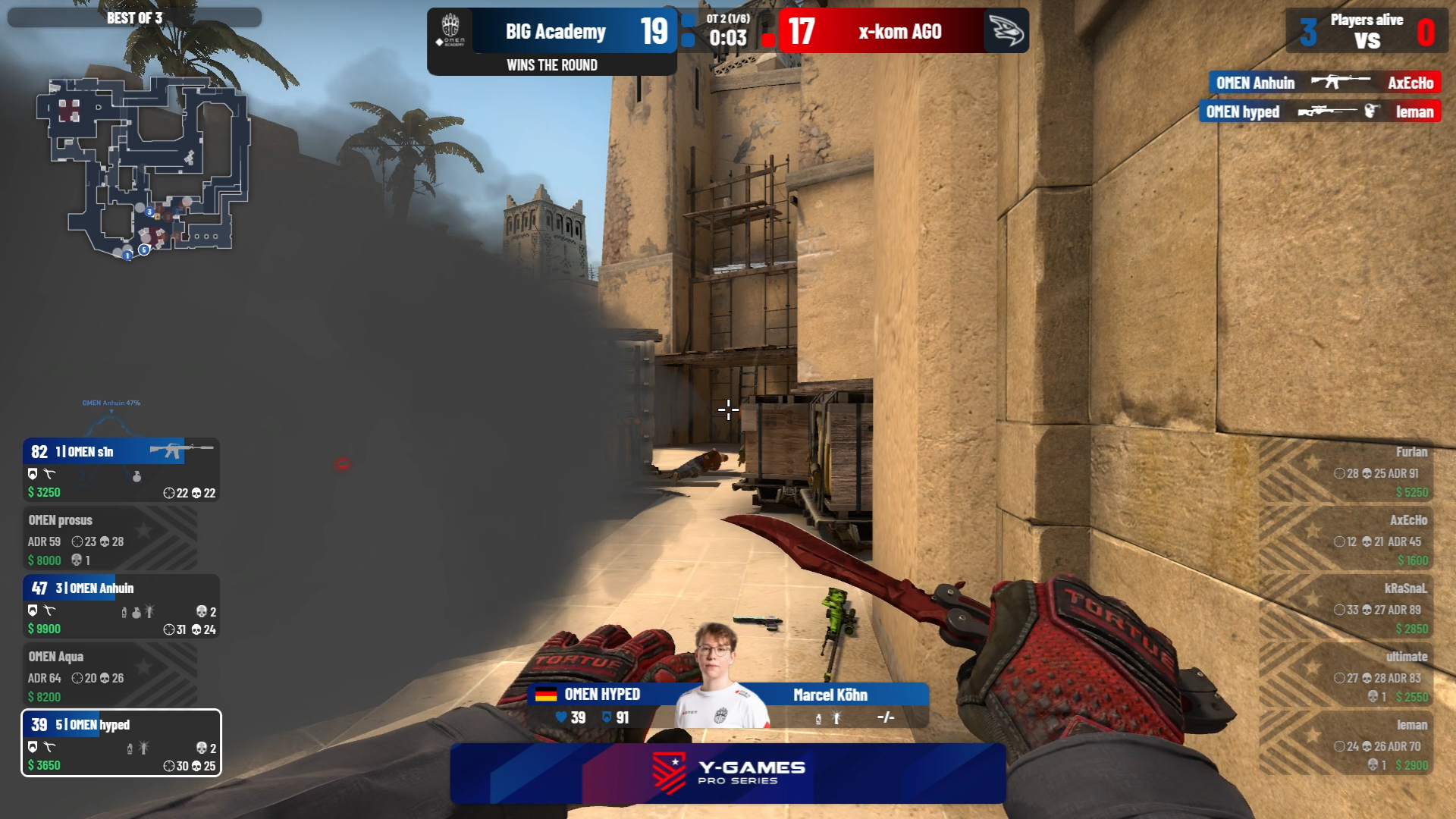The height and width of the screenshot is (819, 1456).
Task: Open the Y-Games Pro Series banner
Action: [728, 773]
